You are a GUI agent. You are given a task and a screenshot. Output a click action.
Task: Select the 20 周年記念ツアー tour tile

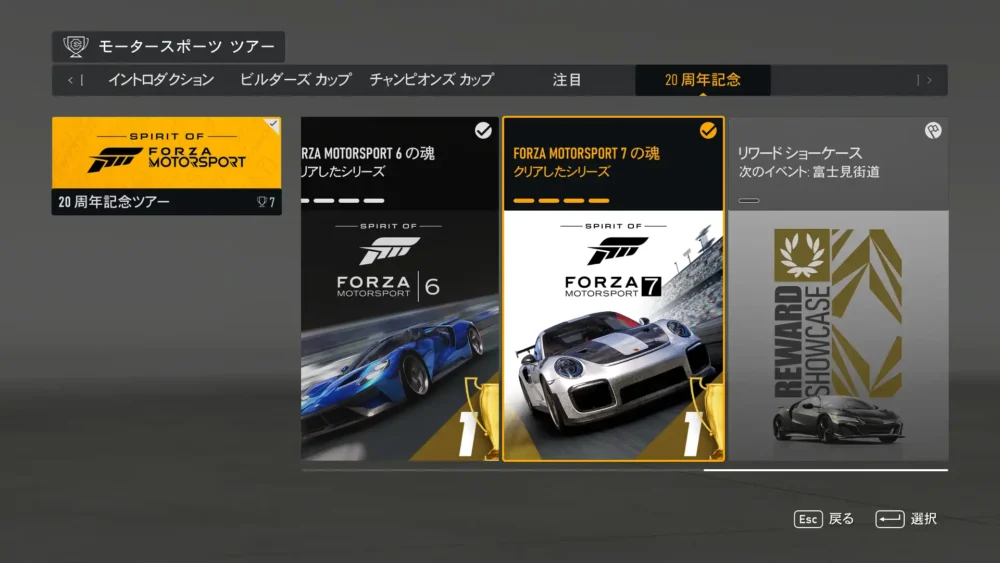(166, 166)
